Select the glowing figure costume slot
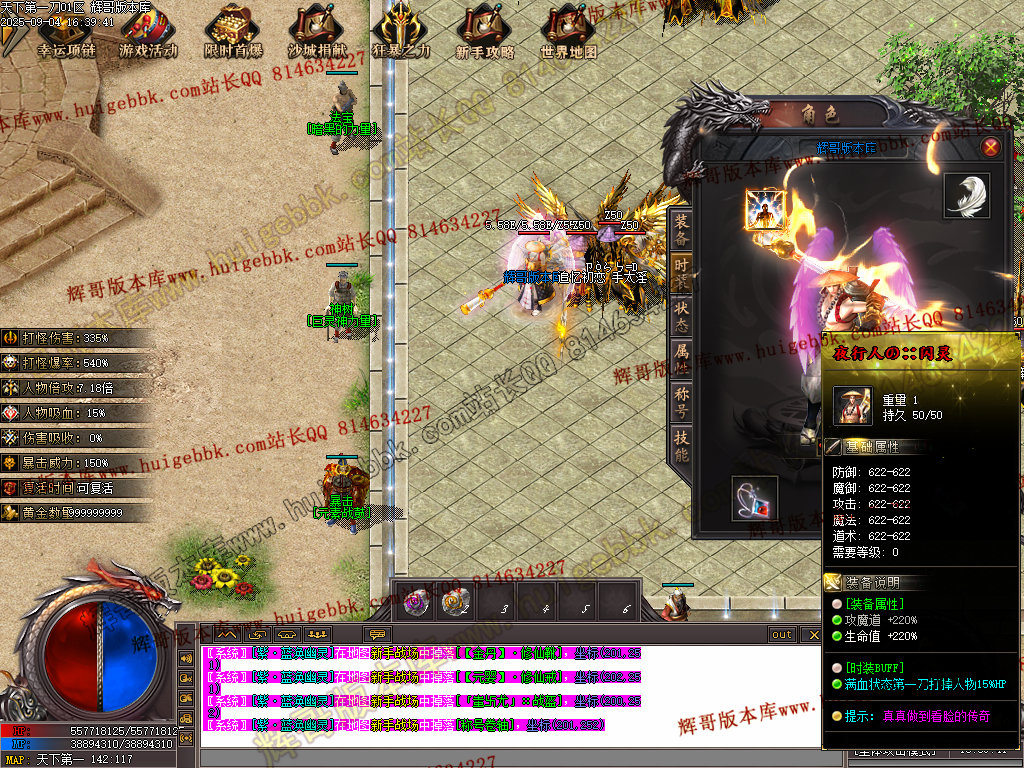 [764, 210]
